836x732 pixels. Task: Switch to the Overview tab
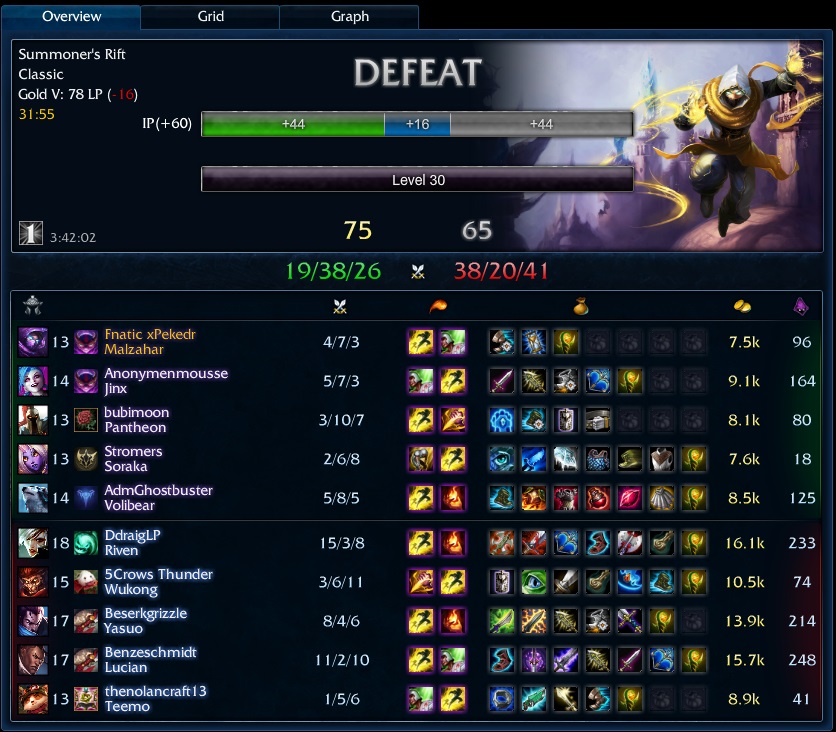72,16
